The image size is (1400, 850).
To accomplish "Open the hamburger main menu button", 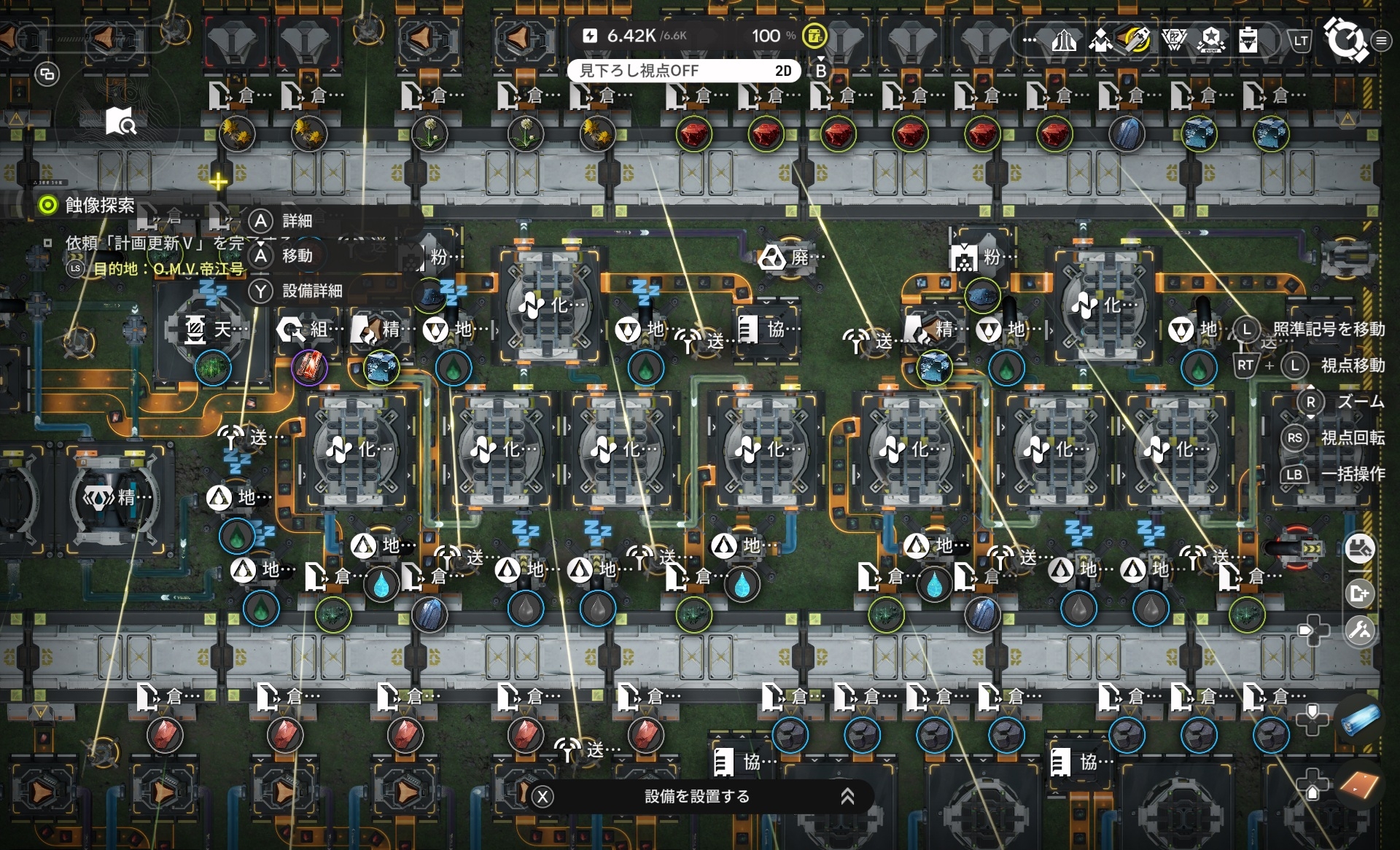I will click(1381, 41).
